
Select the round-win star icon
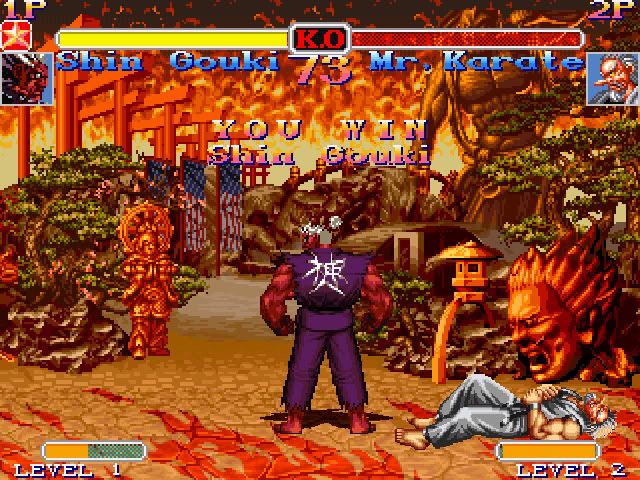click(17, 39)
